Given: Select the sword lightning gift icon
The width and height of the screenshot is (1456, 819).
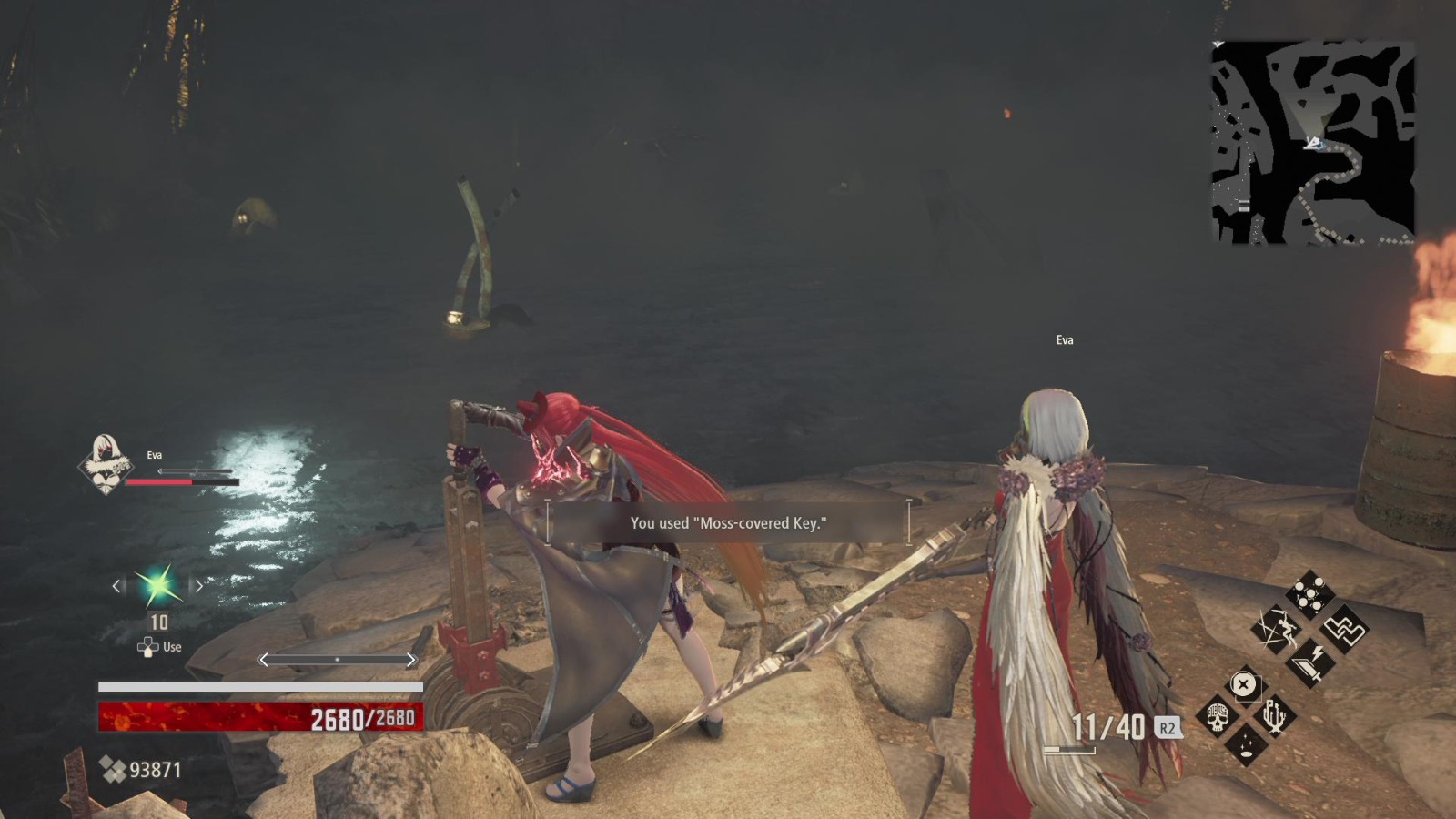Looking at the screenshot, I should [1309, 662].
